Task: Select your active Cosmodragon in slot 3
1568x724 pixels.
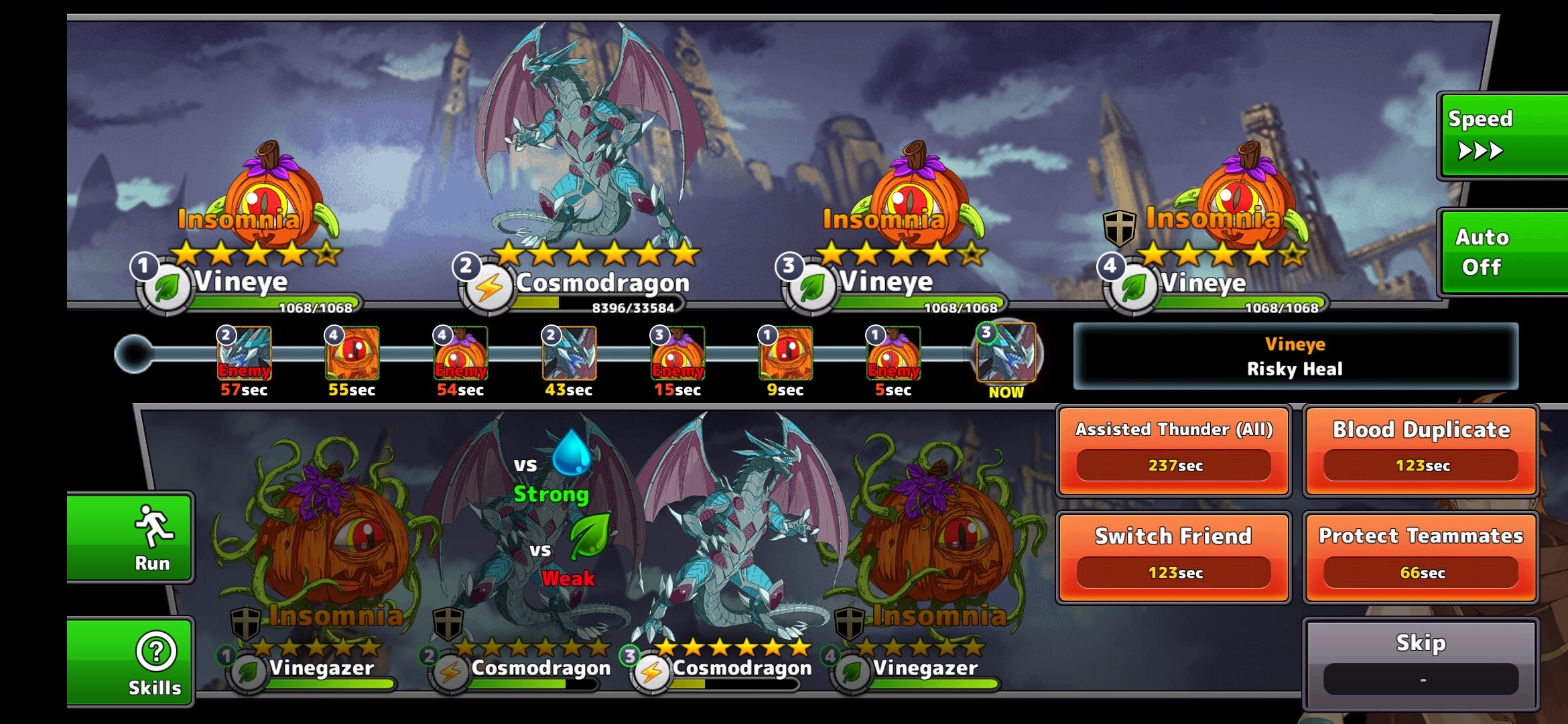Action: pyautogui.click(x=737, y=536)
